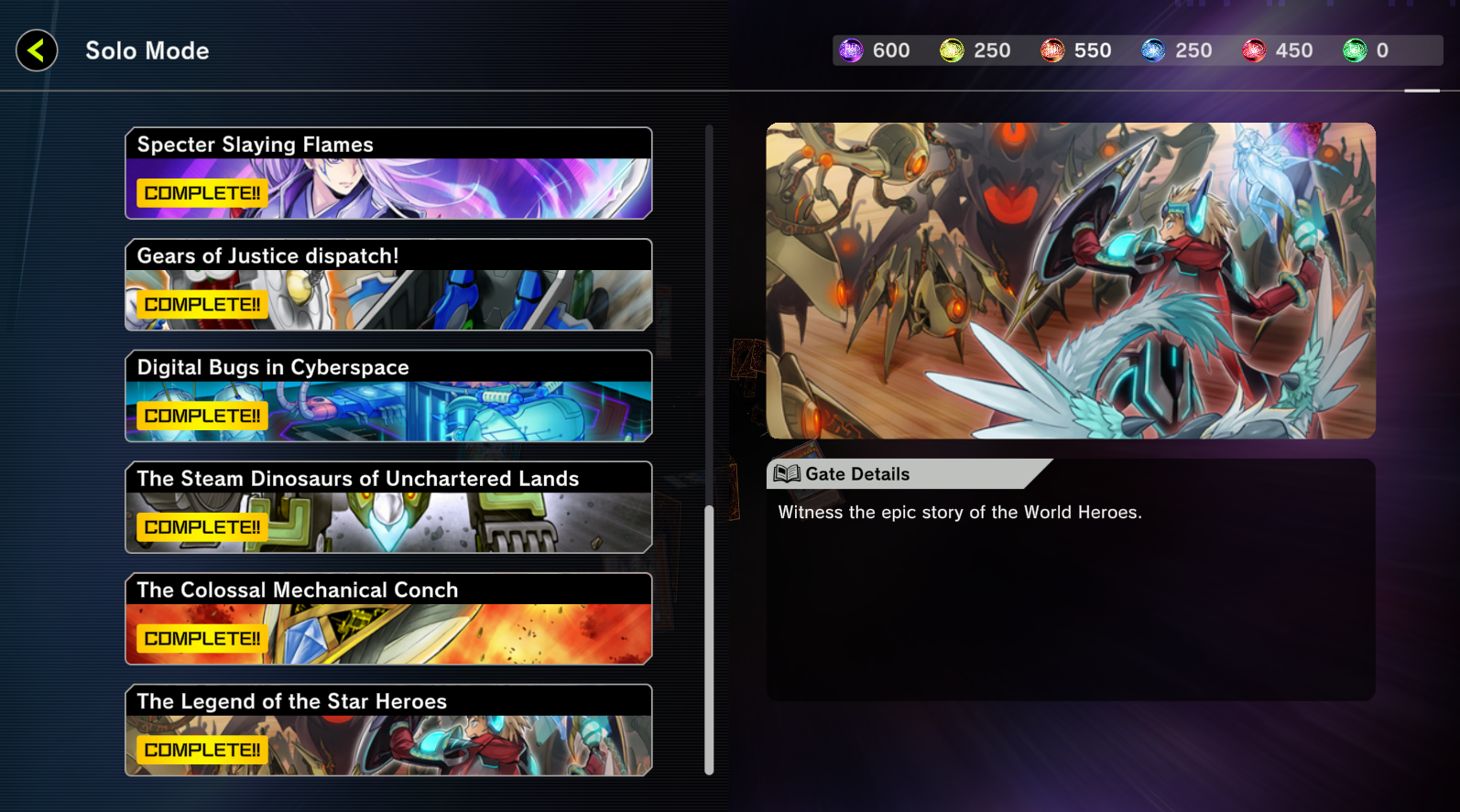1460x812 pixels.
Task: Click COMPLETE!! badge on Digital Bugs gate
Action: coord(201,416)
